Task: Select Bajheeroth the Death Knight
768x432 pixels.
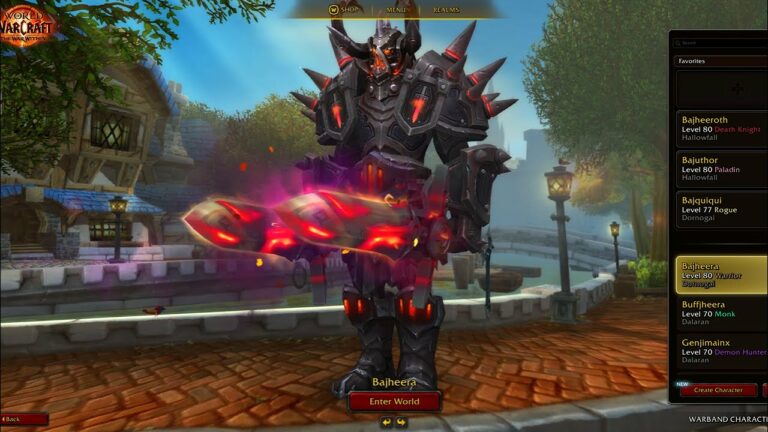Action: point(718,128)
